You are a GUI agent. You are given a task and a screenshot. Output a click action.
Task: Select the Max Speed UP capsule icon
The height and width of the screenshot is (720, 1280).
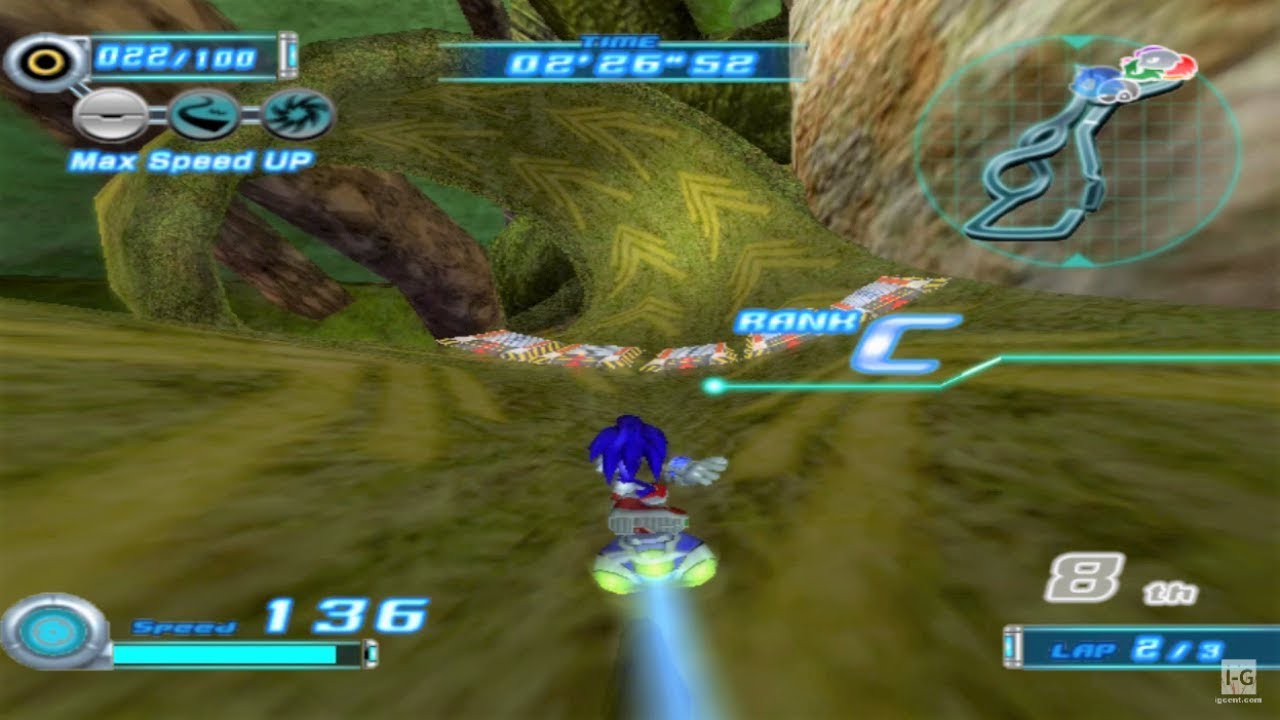111,117
